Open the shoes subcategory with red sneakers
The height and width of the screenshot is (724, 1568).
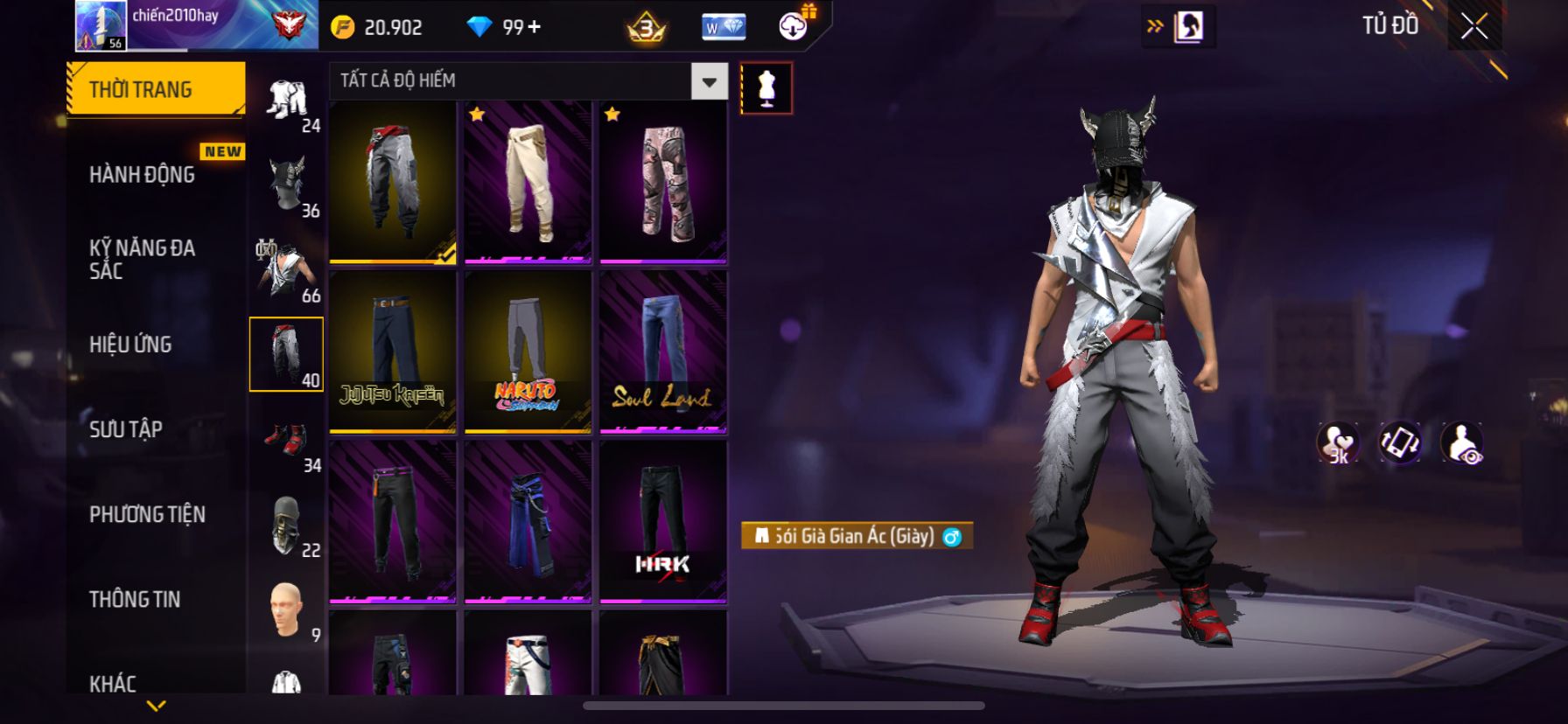tap(287, 441)
